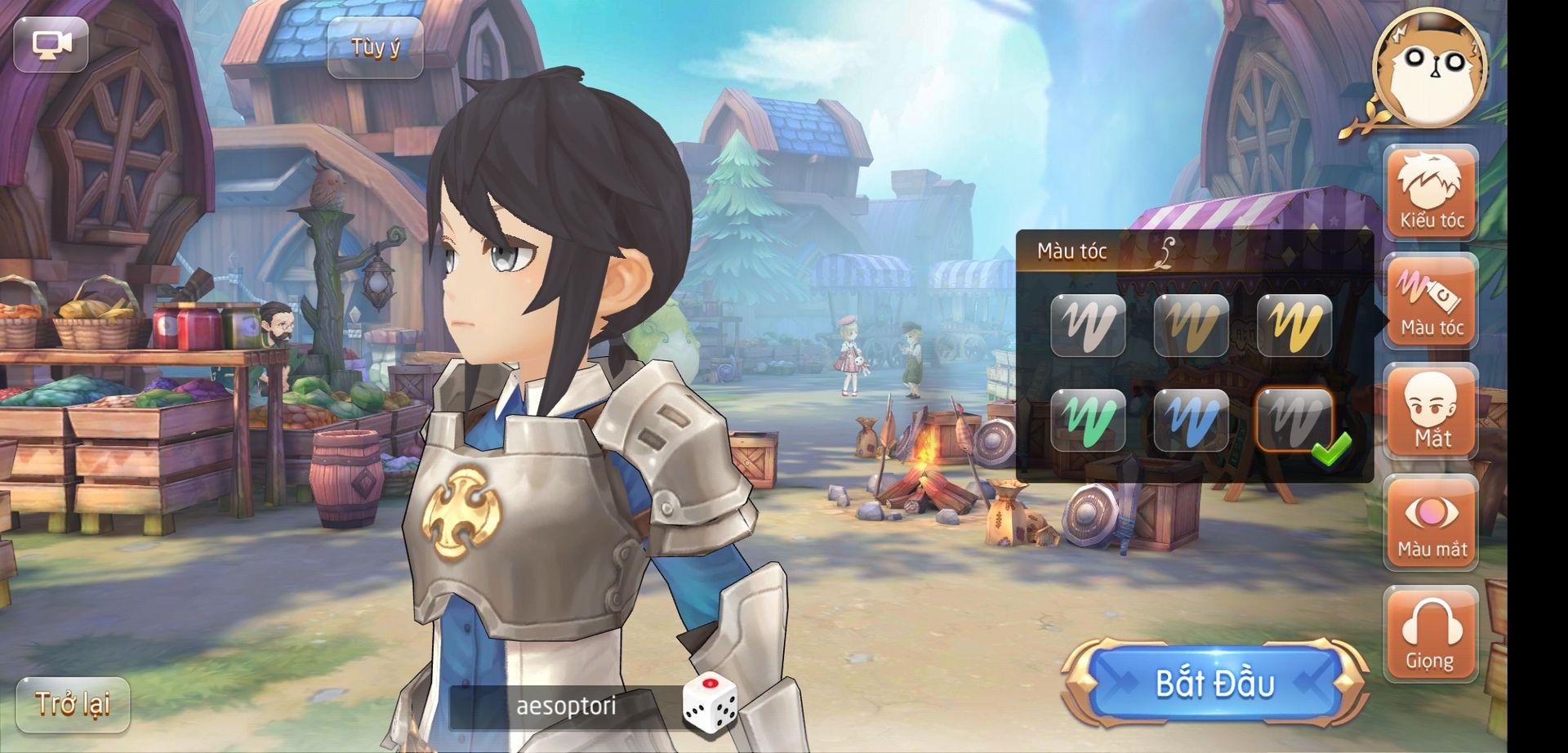Open the Mắt eye shape tab
The height and width of the screenshot is (753, 1568).
point(1431,411)
